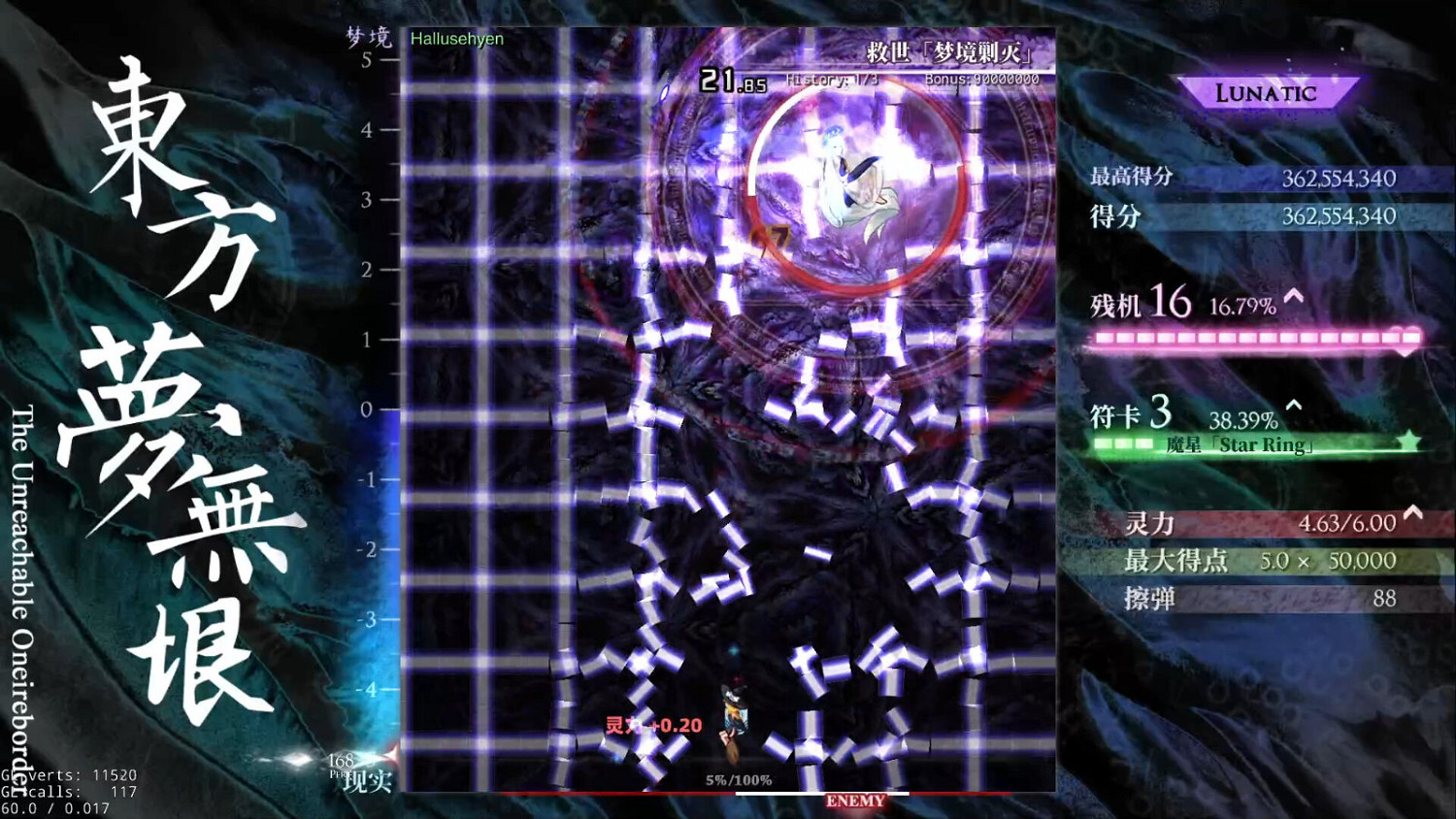
Task: Click the 5%/100% stage progress indicator
Action: pyautogui.click(x=738, y=777)
